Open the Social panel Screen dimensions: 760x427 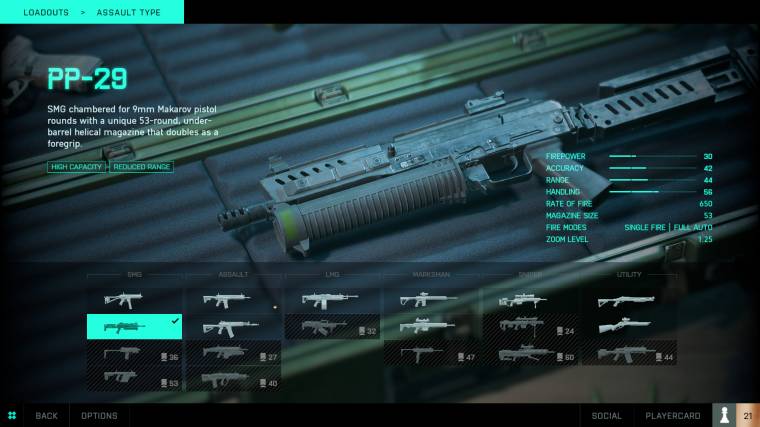[606, 415]
